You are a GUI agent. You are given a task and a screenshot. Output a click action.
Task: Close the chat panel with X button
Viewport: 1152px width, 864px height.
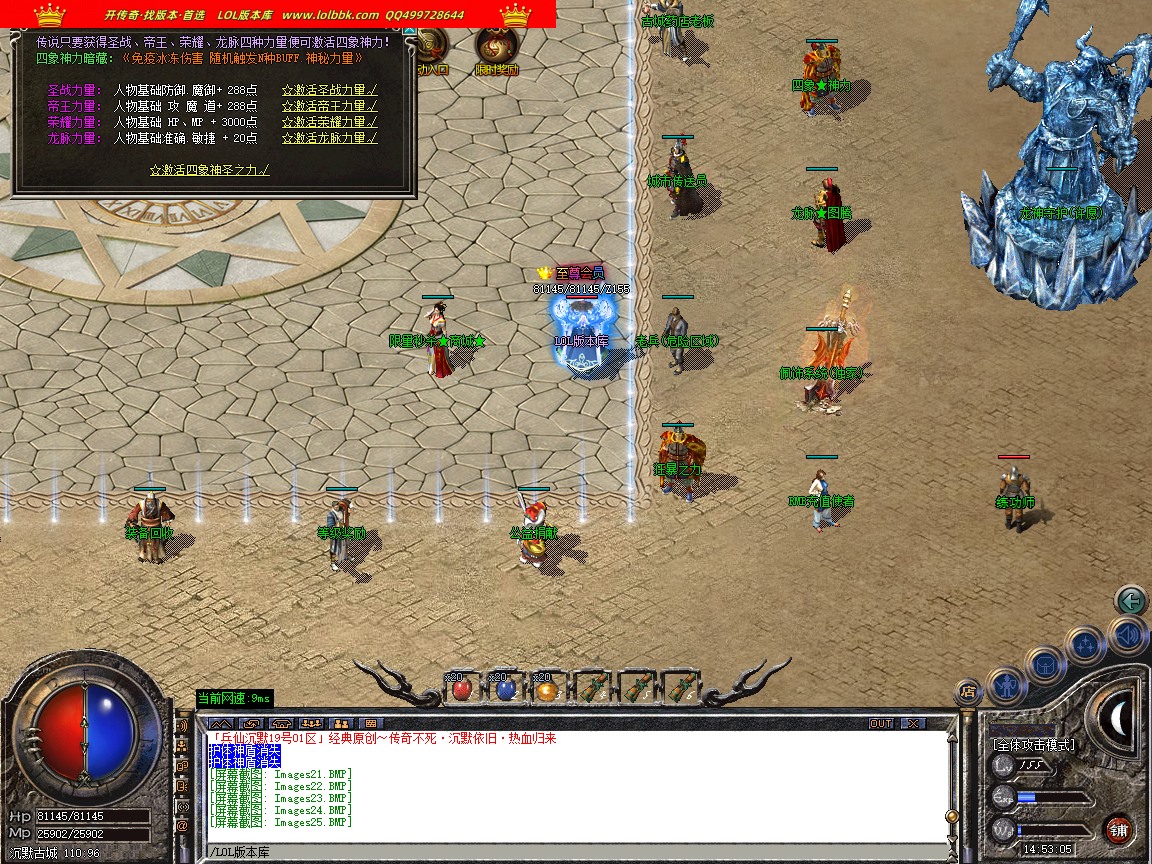(912, 723)
